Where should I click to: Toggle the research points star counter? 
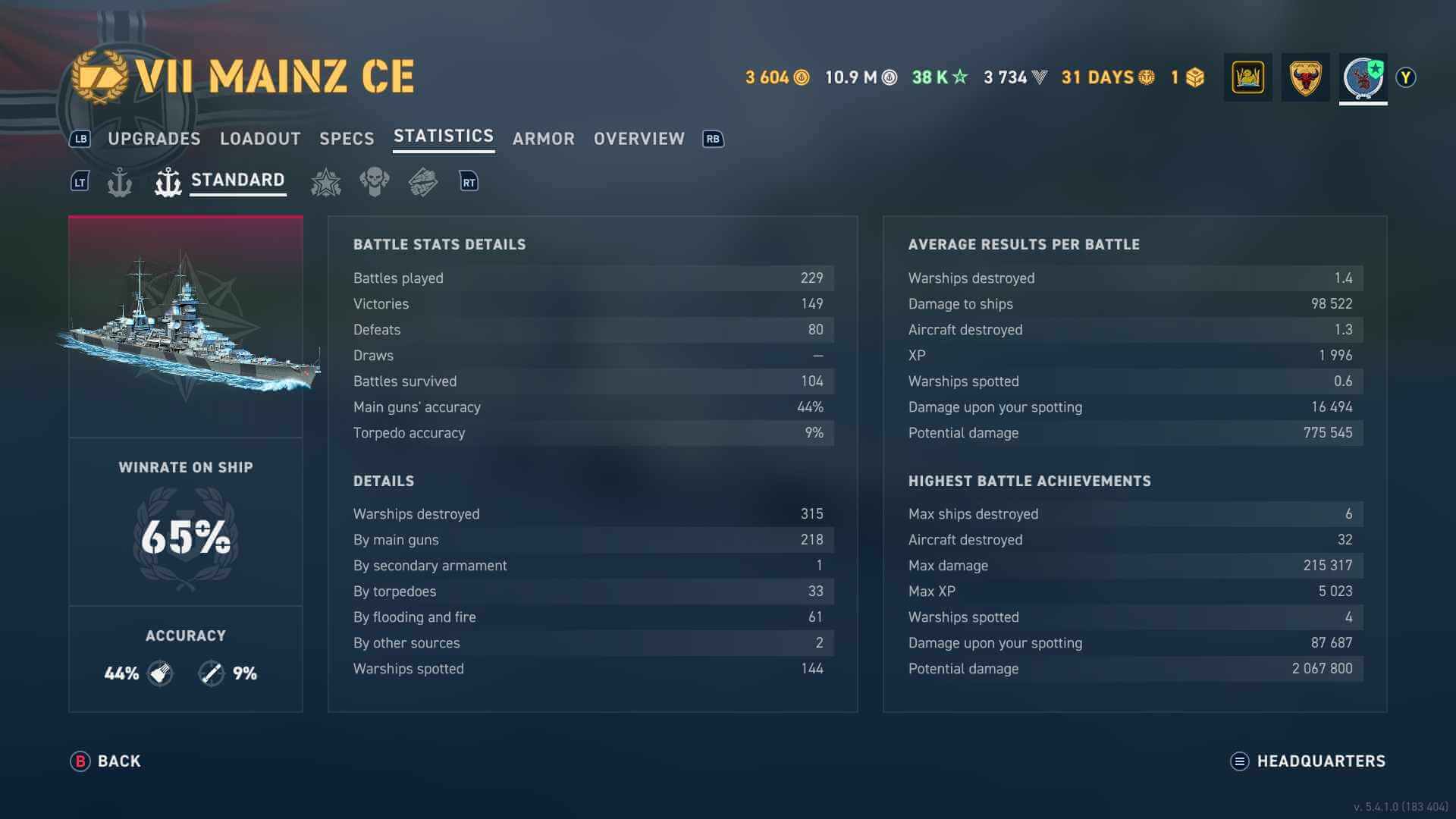click(x=938, y=77)
